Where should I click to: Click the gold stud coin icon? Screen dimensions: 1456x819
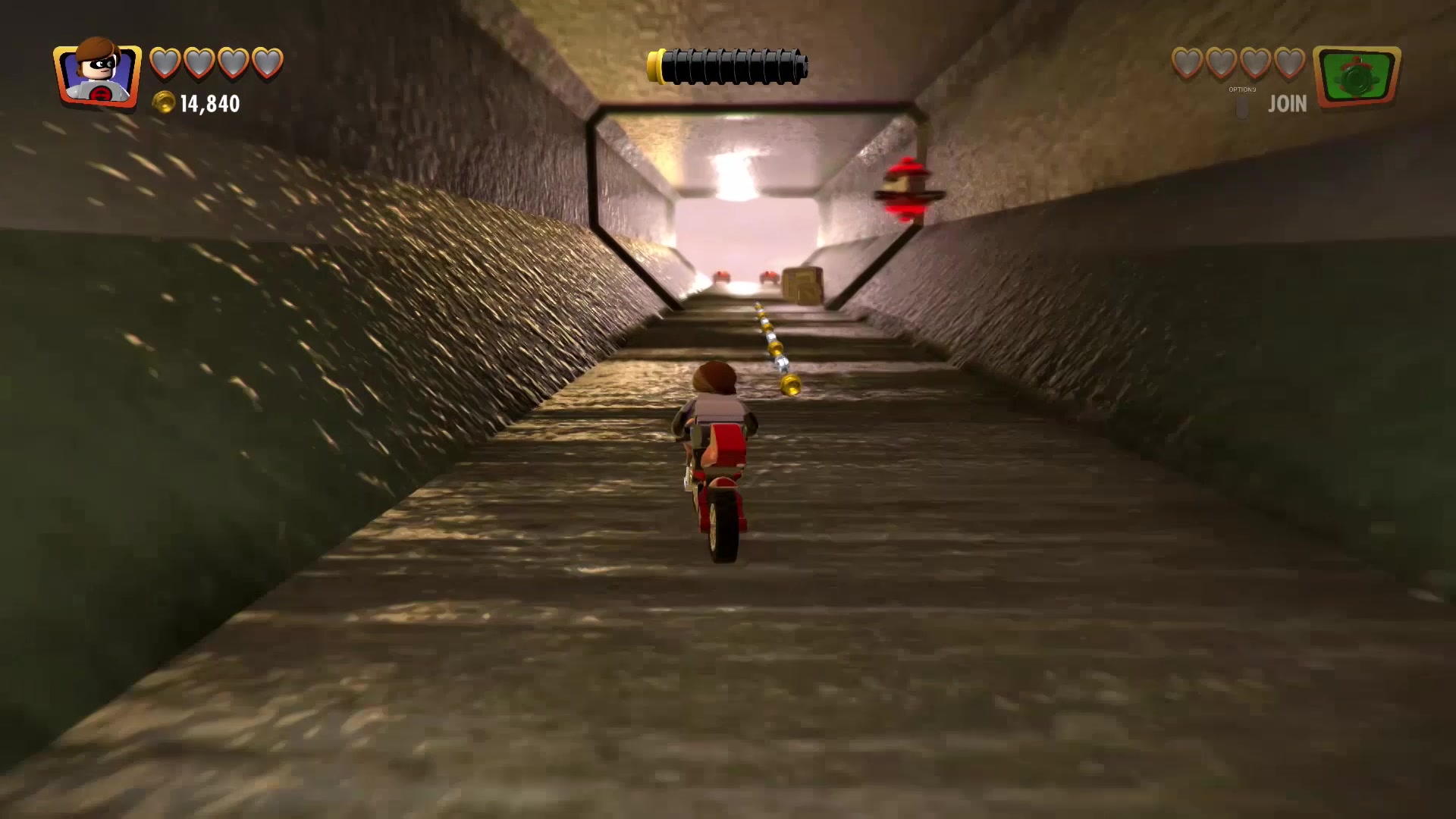pyautogui.click(x=163, y=102)
